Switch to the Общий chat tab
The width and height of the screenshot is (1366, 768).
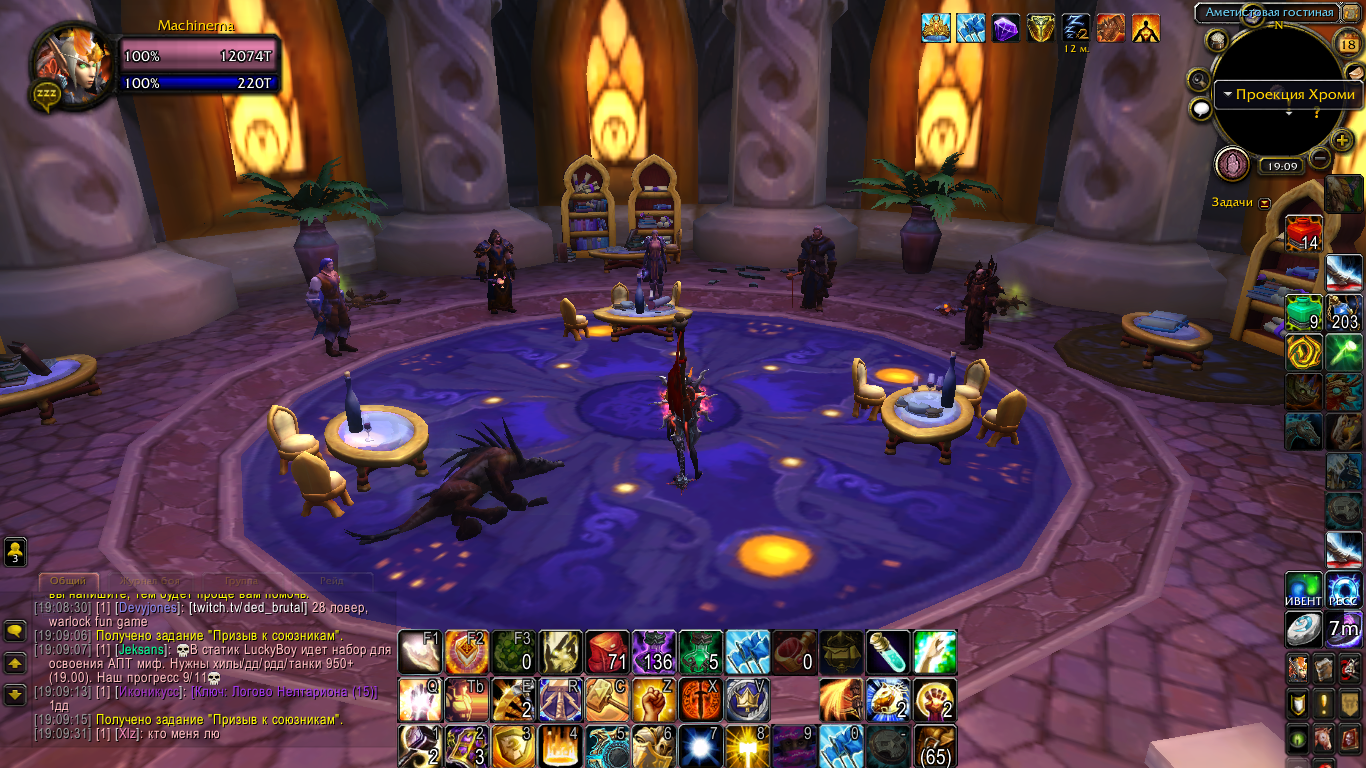[69, 581]
